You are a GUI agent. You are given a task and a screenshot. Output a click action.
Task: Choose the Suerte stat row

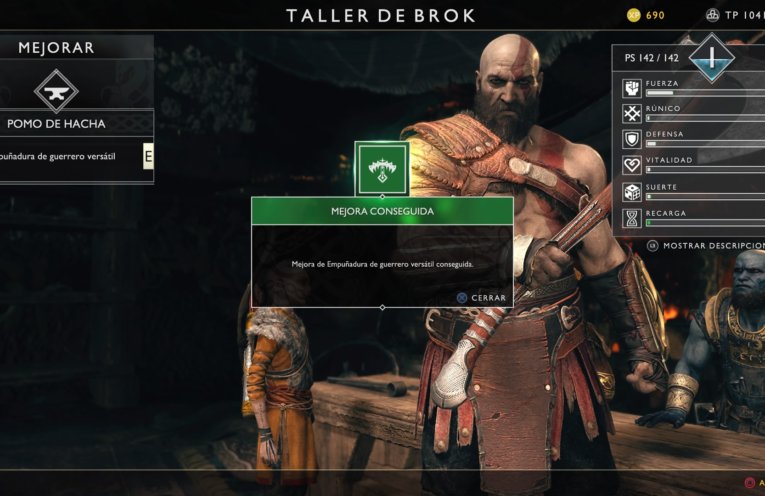pos(690,192)
